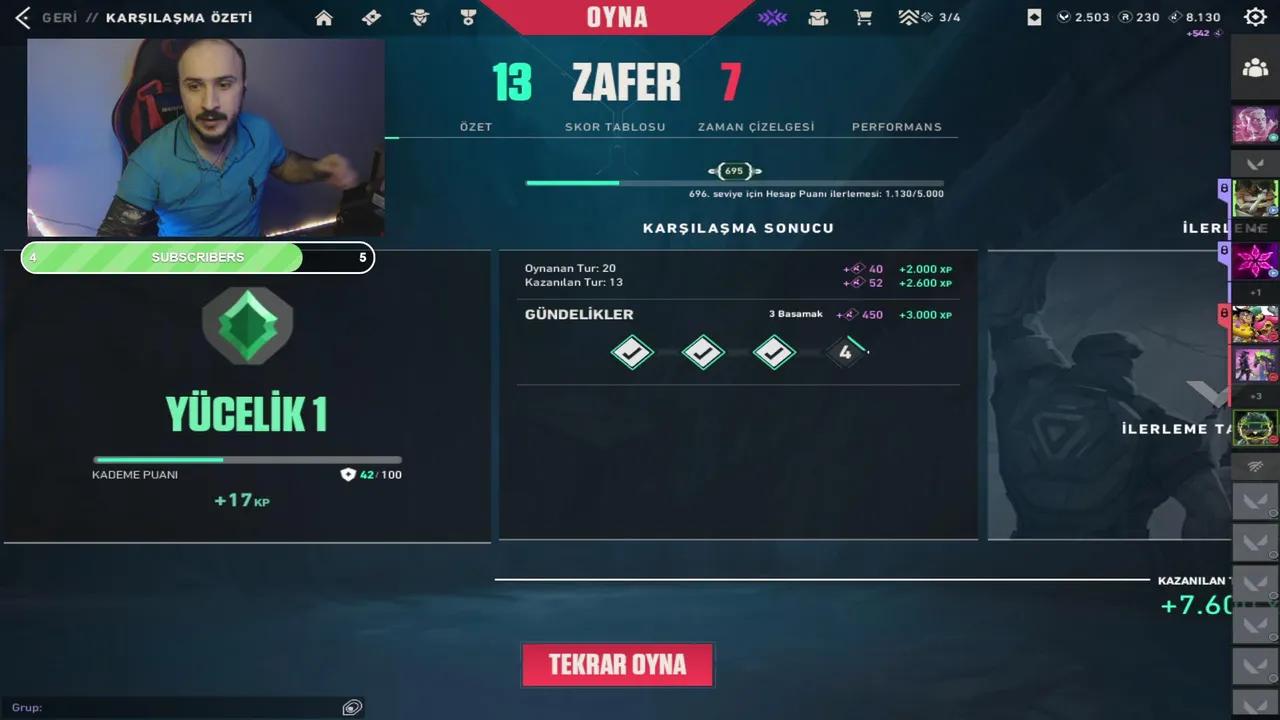Open the home screen with the house icon
The width and height of the screenshot is (1280, 720).
tap(324, 17)
